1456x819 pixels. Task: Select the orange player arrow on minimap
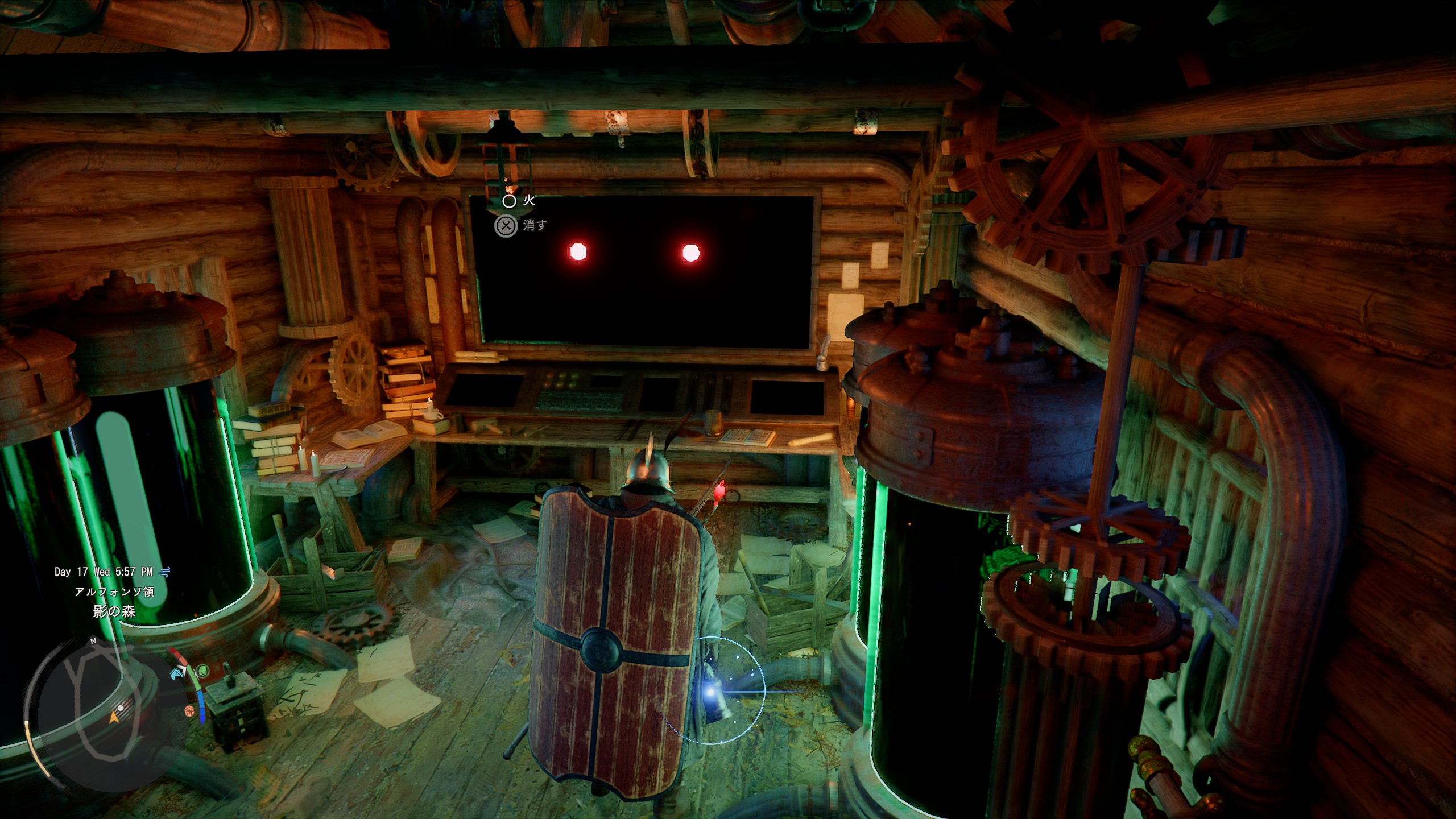114,718
